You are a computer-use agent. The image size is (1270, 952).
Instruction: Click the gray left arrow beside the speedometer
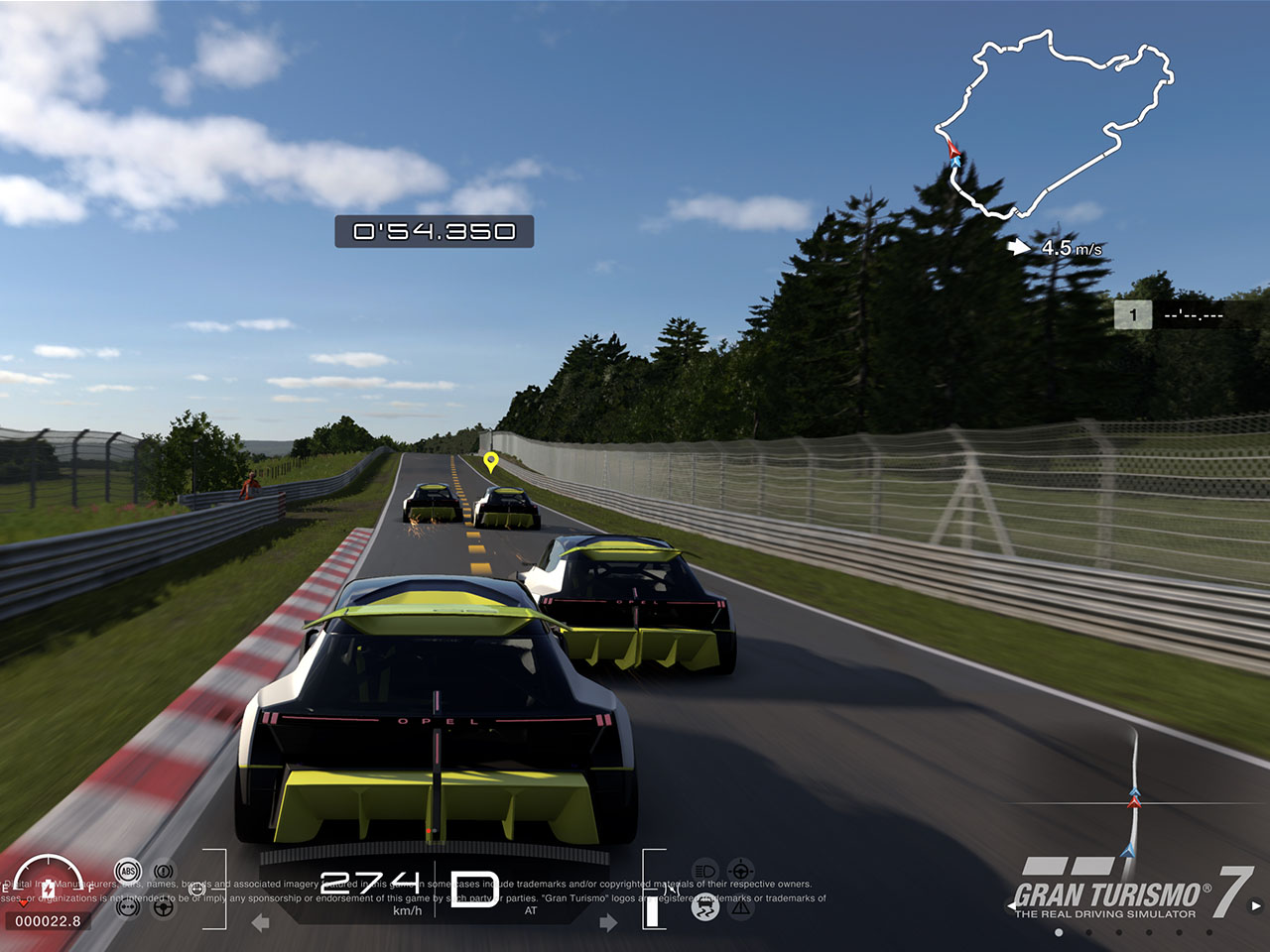pyautogui.click(x=261, y=923)
